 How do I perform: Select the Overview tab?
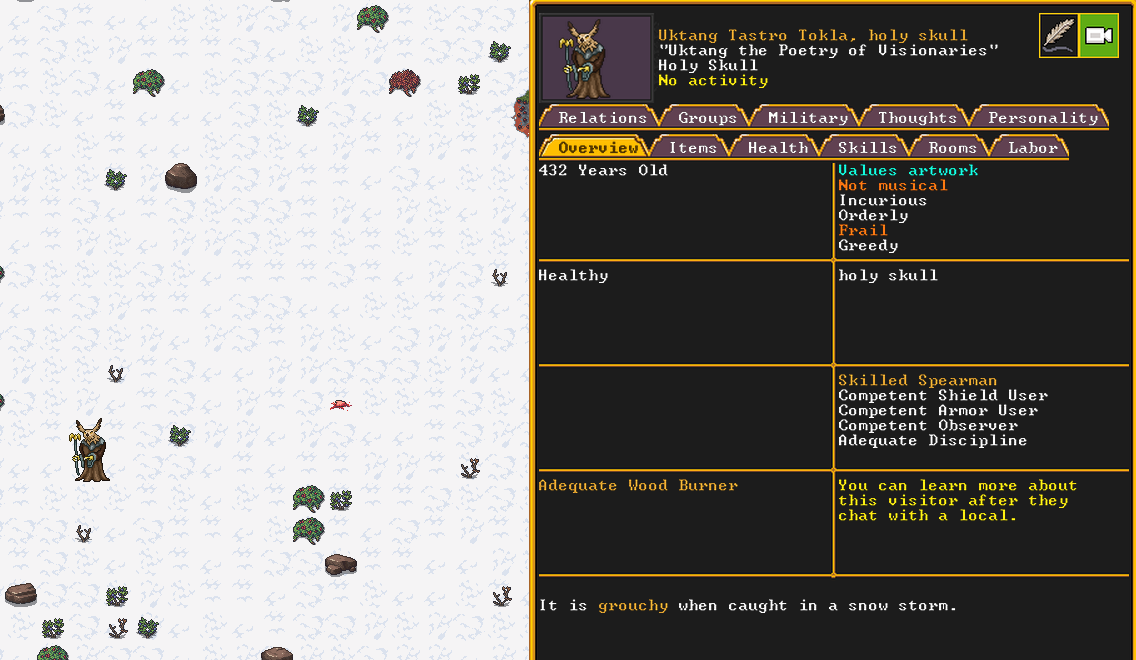coord(597,148)
